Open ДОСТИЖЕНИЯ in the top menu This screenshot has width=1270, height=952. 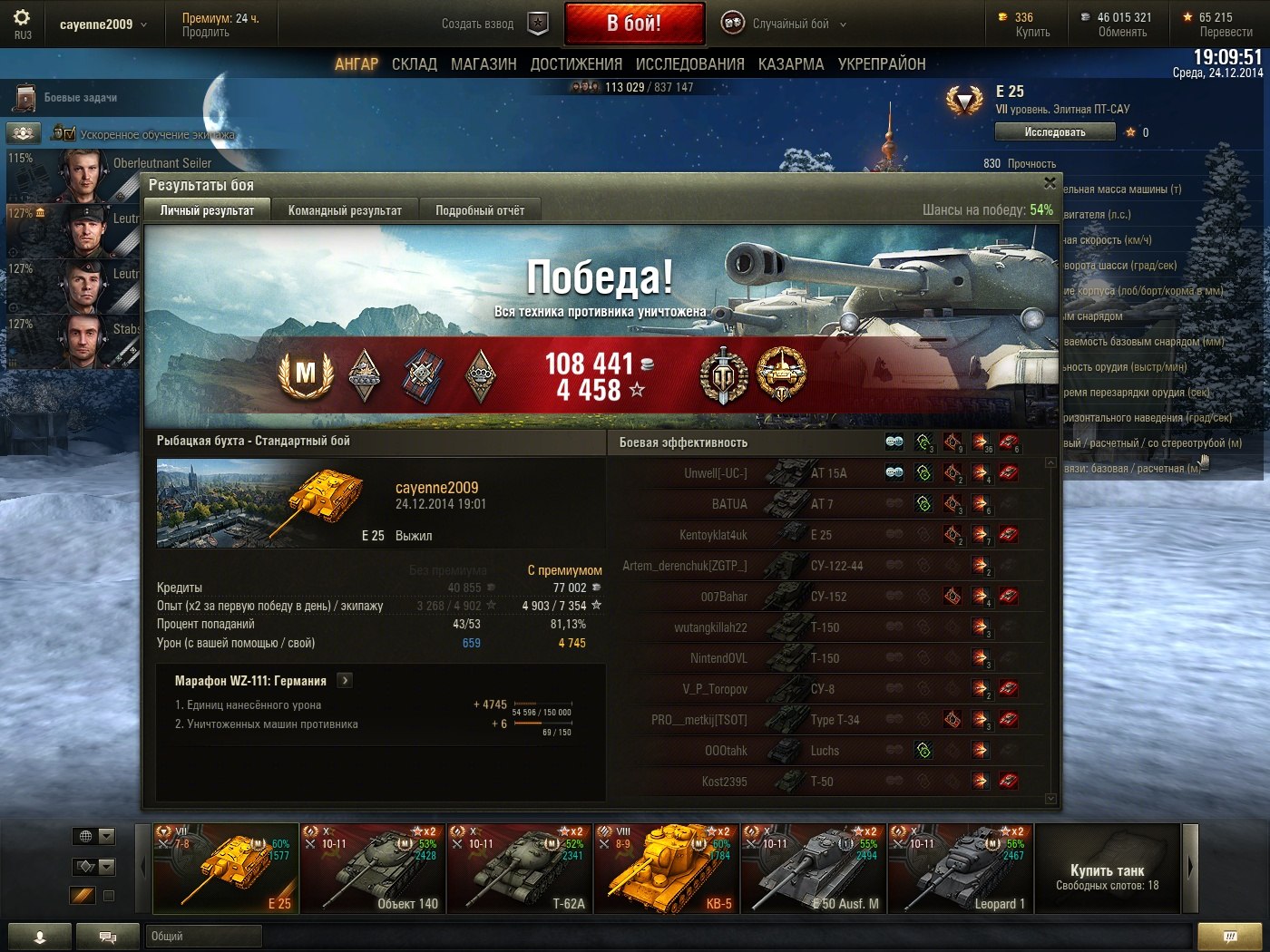point(576,64)
